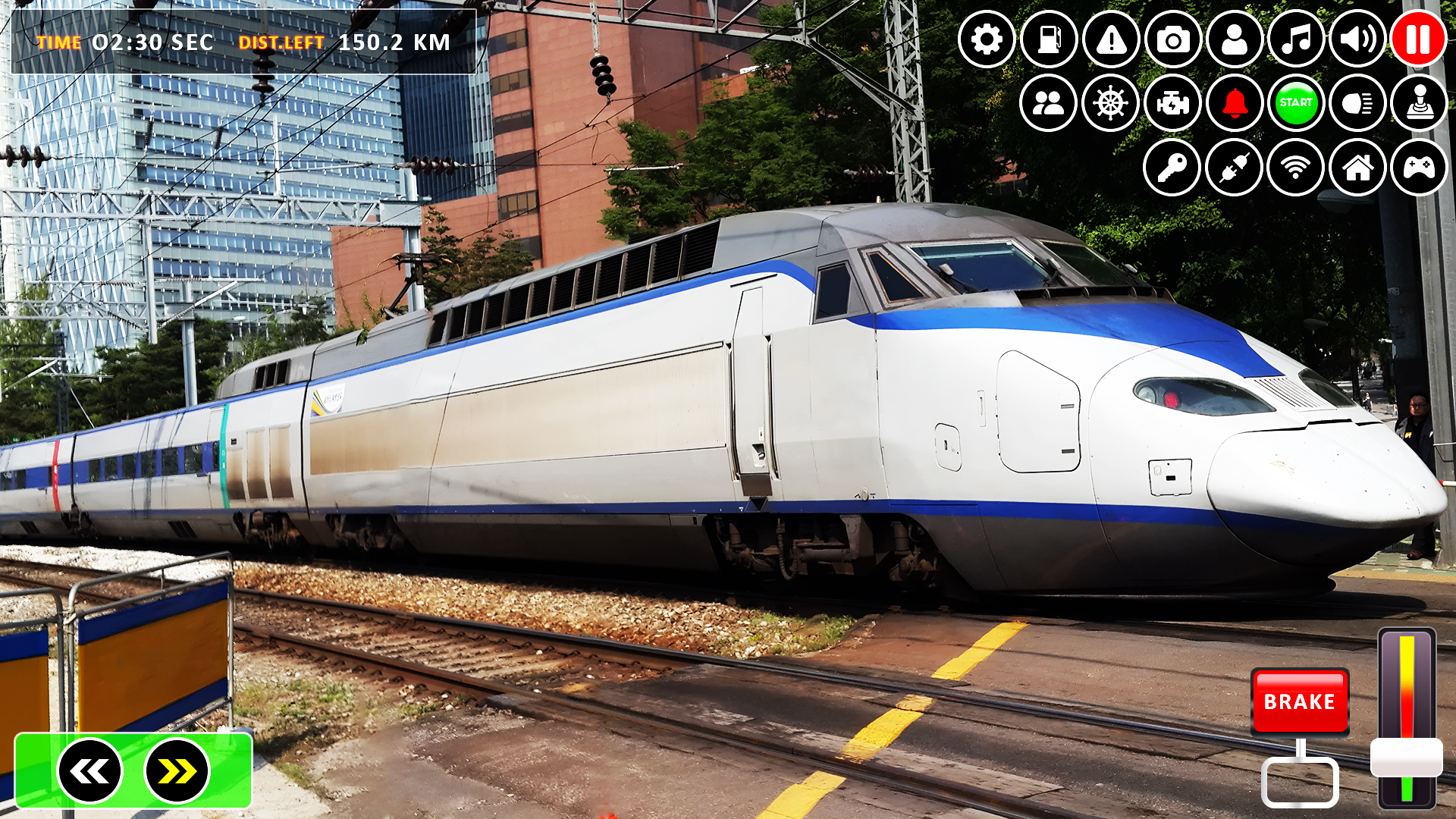This screenshot has height=819, width=1456.
Task: Open the gamepad controls panel
Action: (1418, 168)
